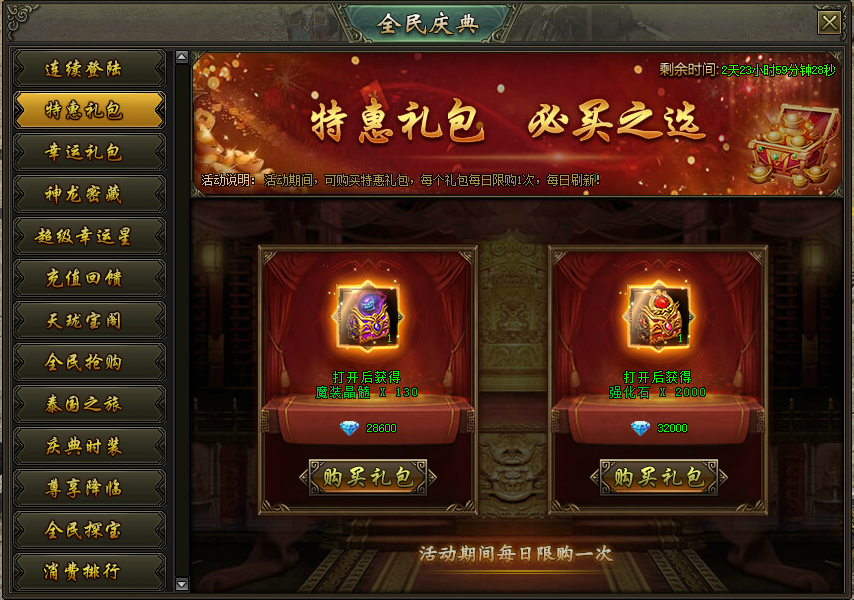
Task: Switch to the 庆典时装 tab
Action: [89, 446]
